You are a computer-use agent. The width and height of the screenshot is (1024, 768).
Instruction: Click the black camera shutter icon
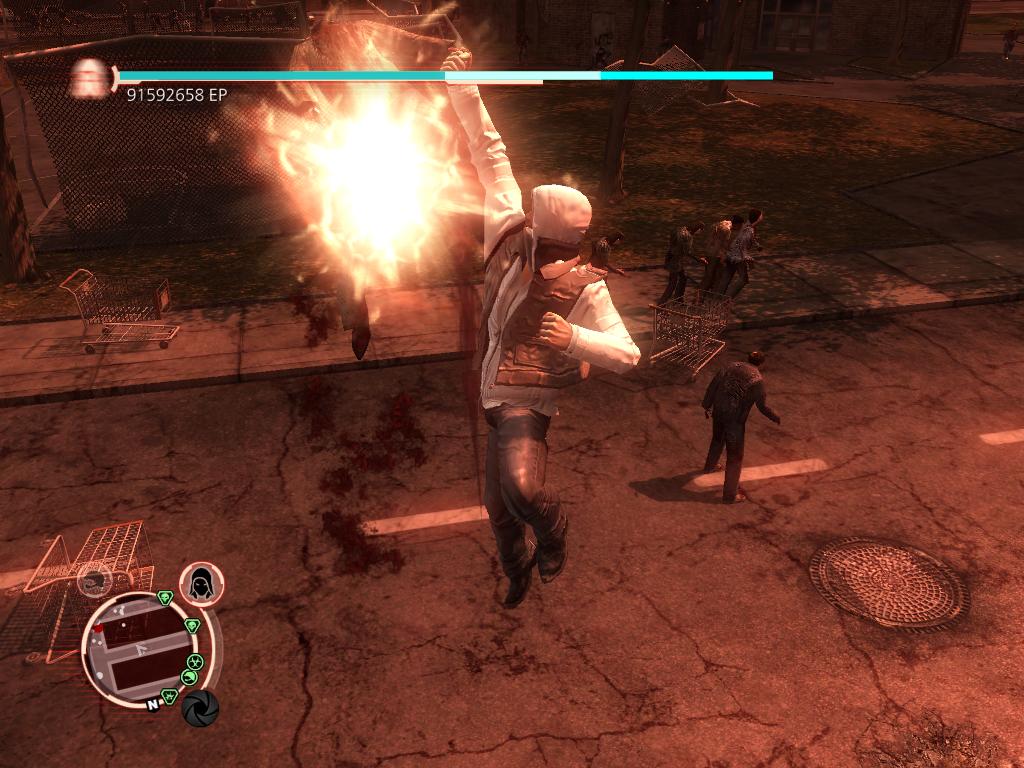[200, 708]
